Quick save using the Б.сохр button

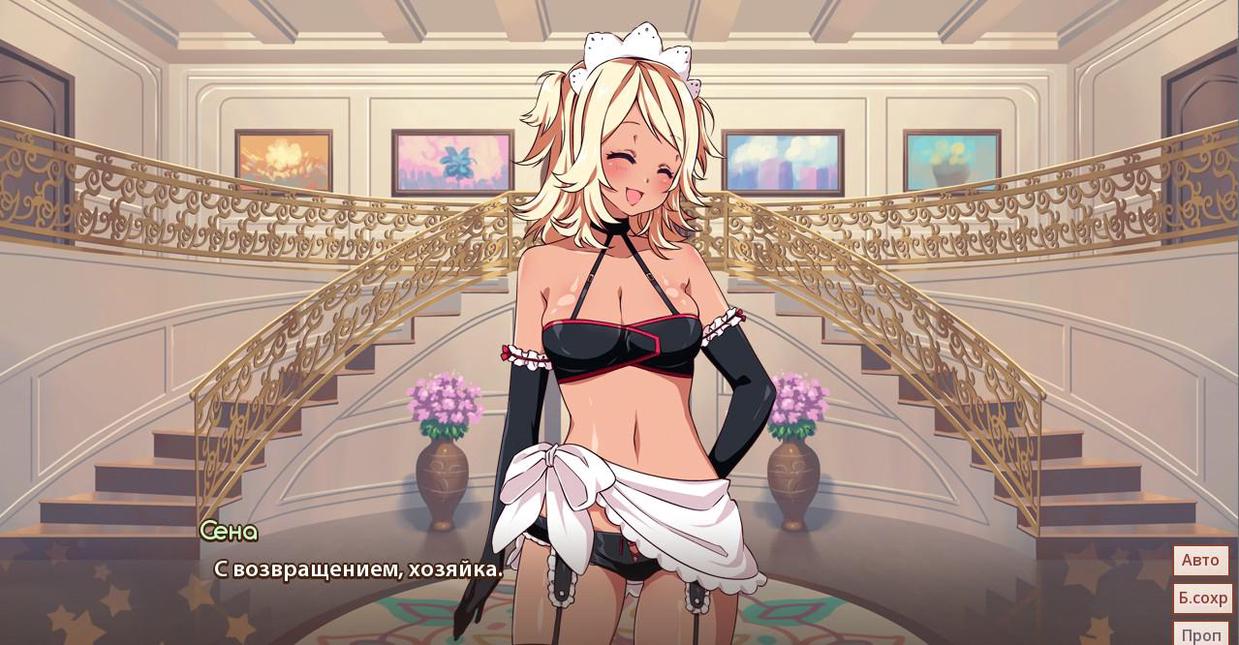click(1202, 598)
